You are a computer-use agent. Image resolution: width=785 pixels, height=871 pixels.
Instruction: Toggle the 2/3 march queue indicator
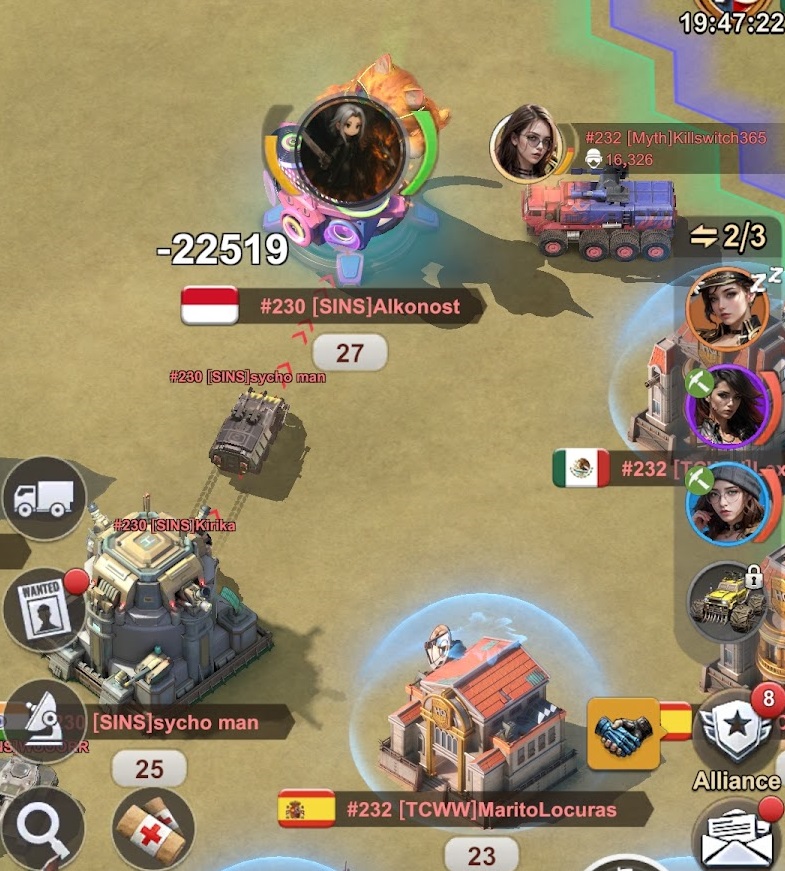[x=729, y=237]
